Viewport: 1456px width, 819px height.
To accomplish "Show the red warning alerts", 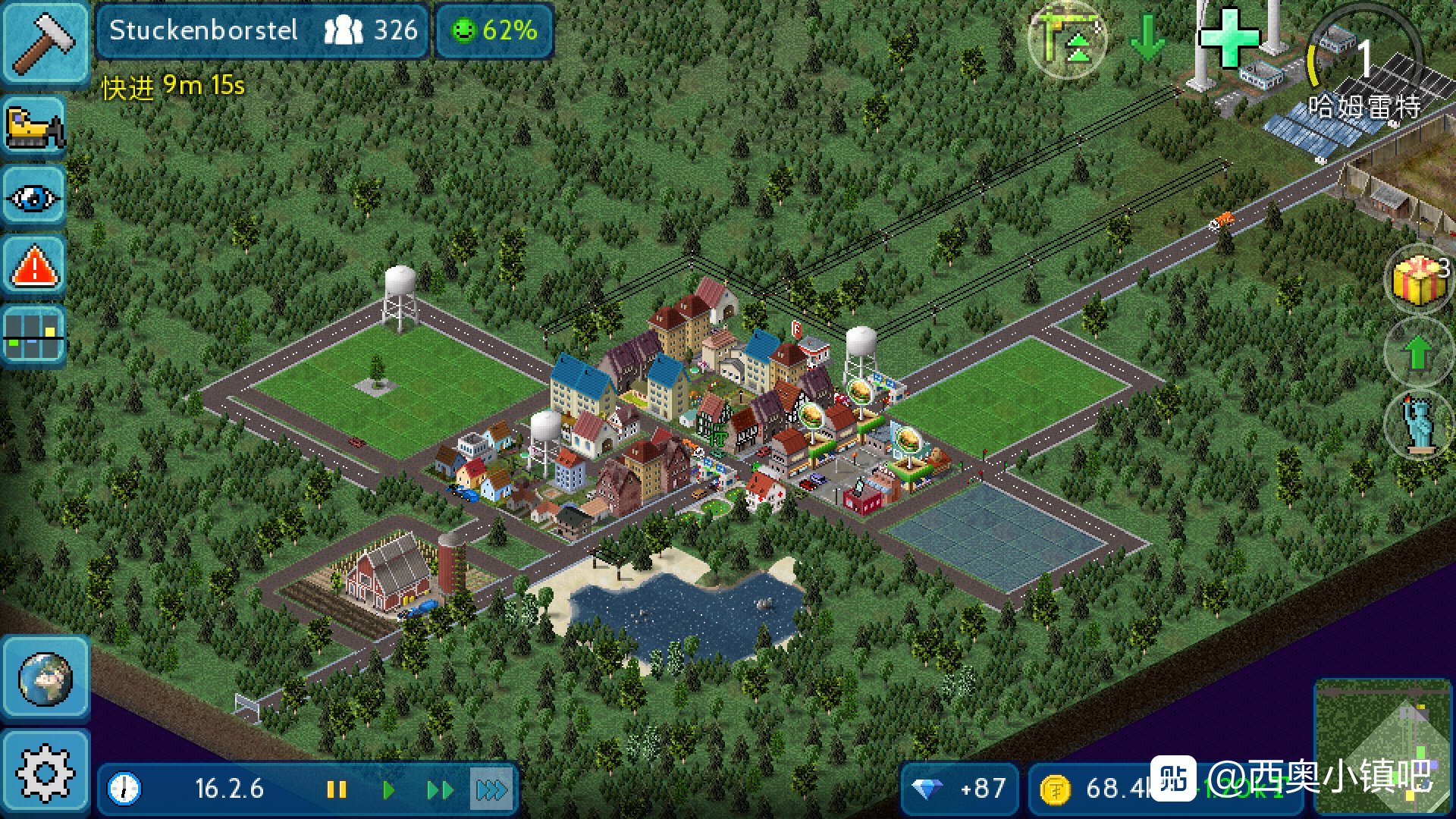I will (x=34, y=267).
